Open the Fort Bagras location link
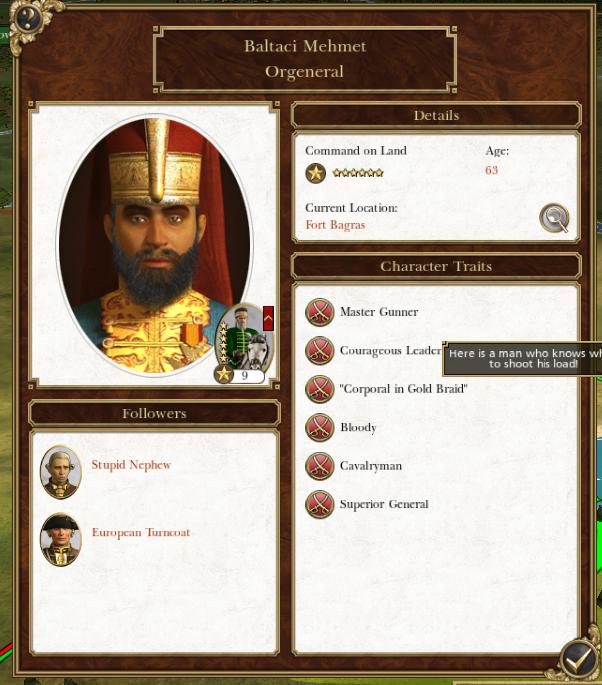602x685 pixels. tap(335, 225)
